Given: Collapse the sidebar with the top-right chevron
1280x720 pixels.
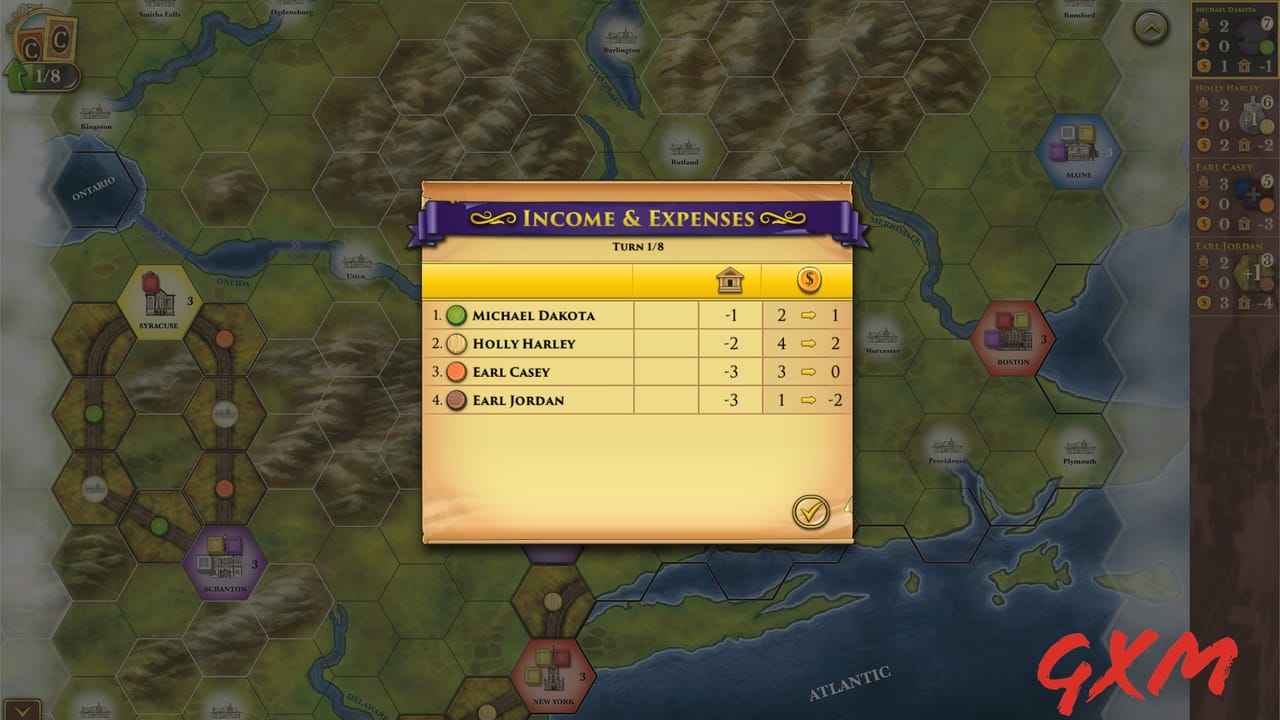Looking at the screenshot, I should click(1148, 28).
